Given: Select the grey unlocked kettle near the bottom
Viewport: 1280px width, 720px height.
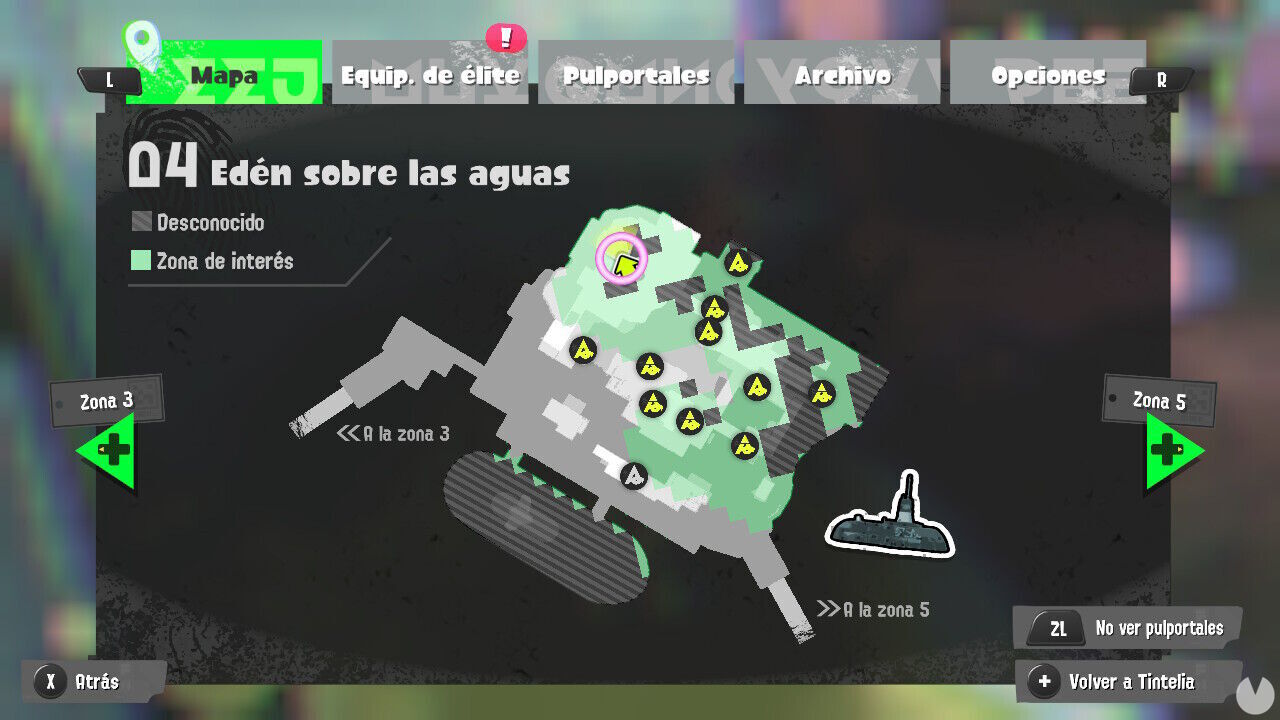Looking at the screenshot, I should [x=634, y=475].
